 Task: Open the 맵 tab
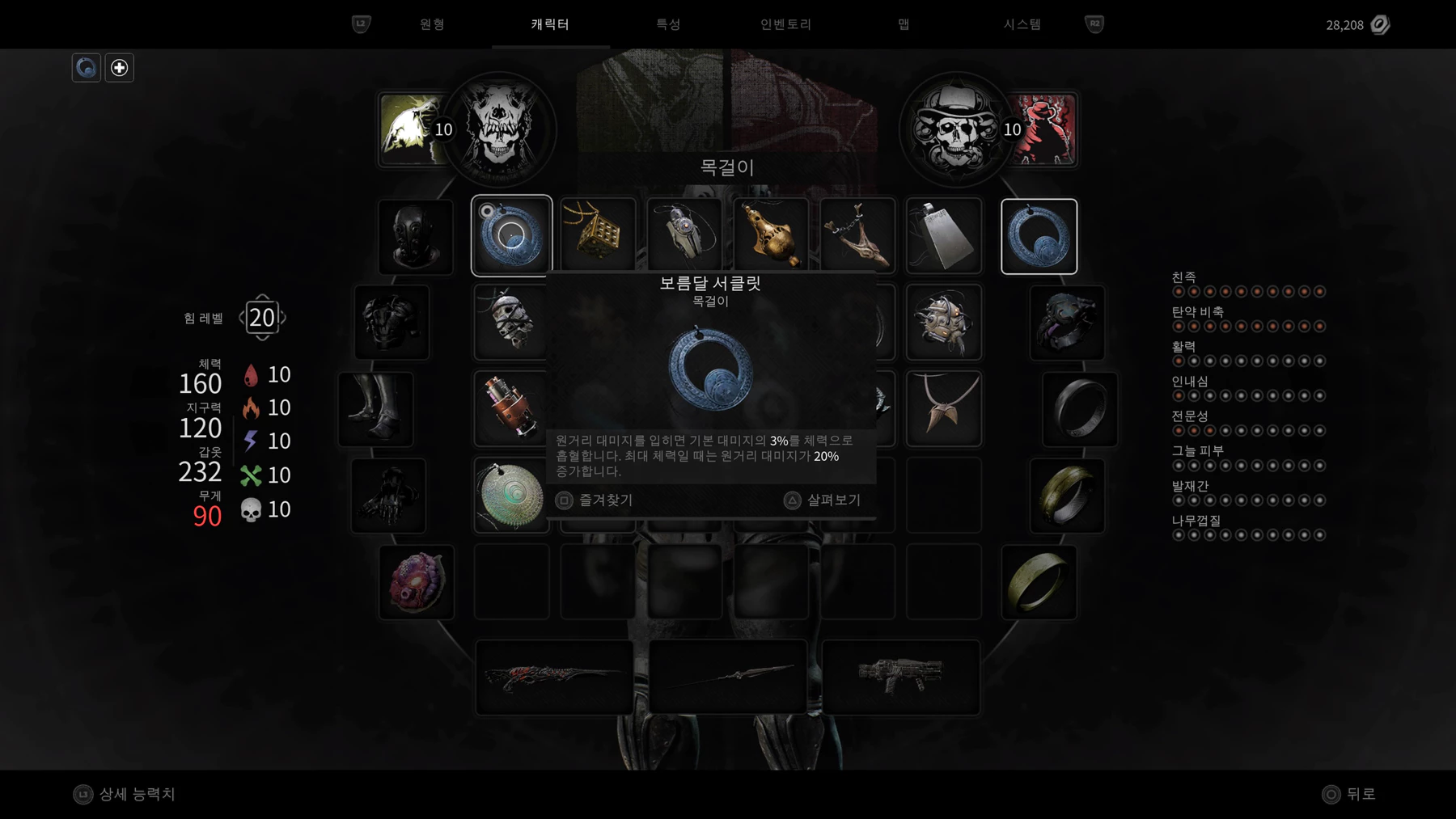(x=904, y=24)
